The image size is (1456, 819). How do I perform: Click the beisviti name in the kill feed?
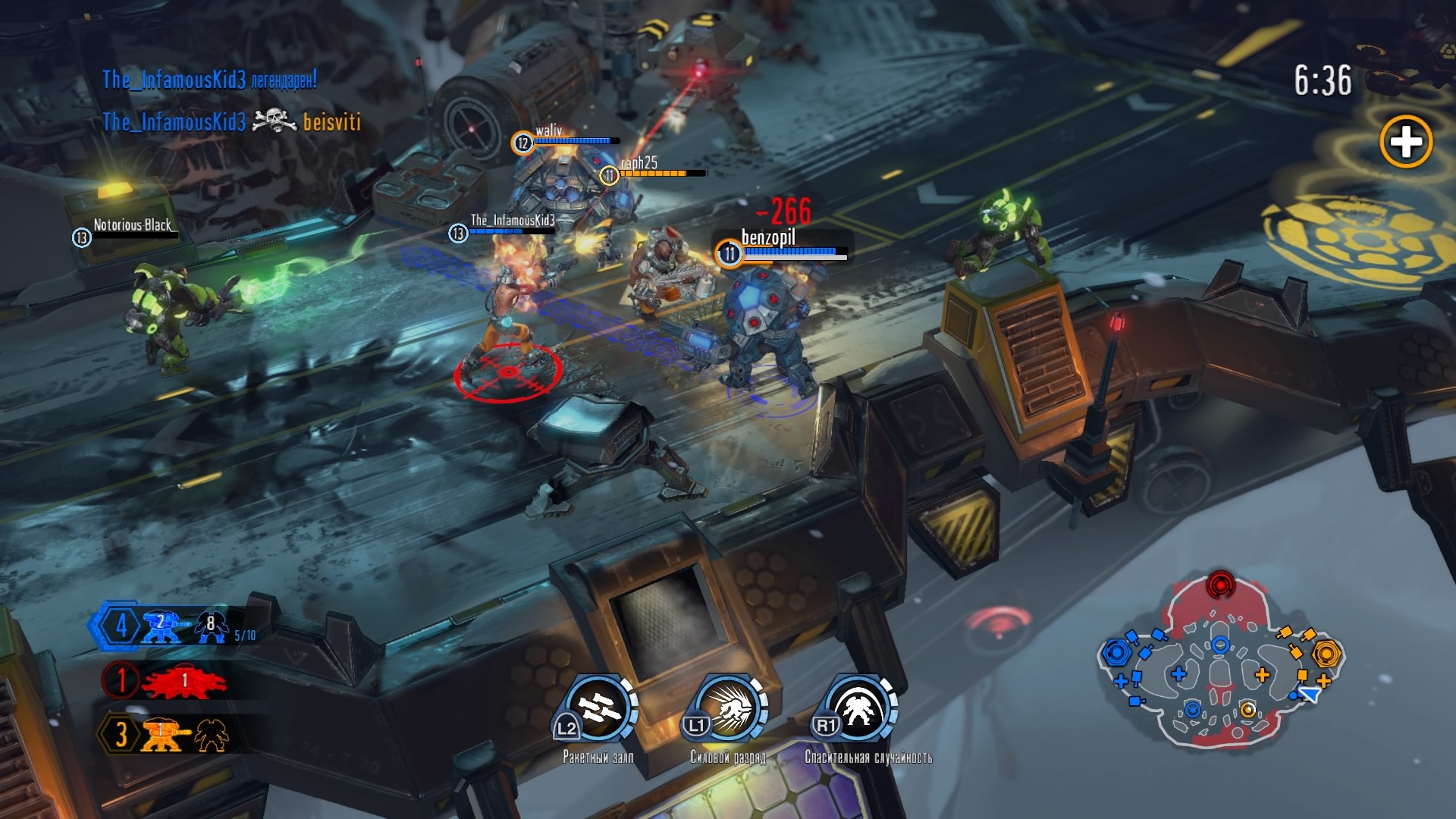coord(332,121)
